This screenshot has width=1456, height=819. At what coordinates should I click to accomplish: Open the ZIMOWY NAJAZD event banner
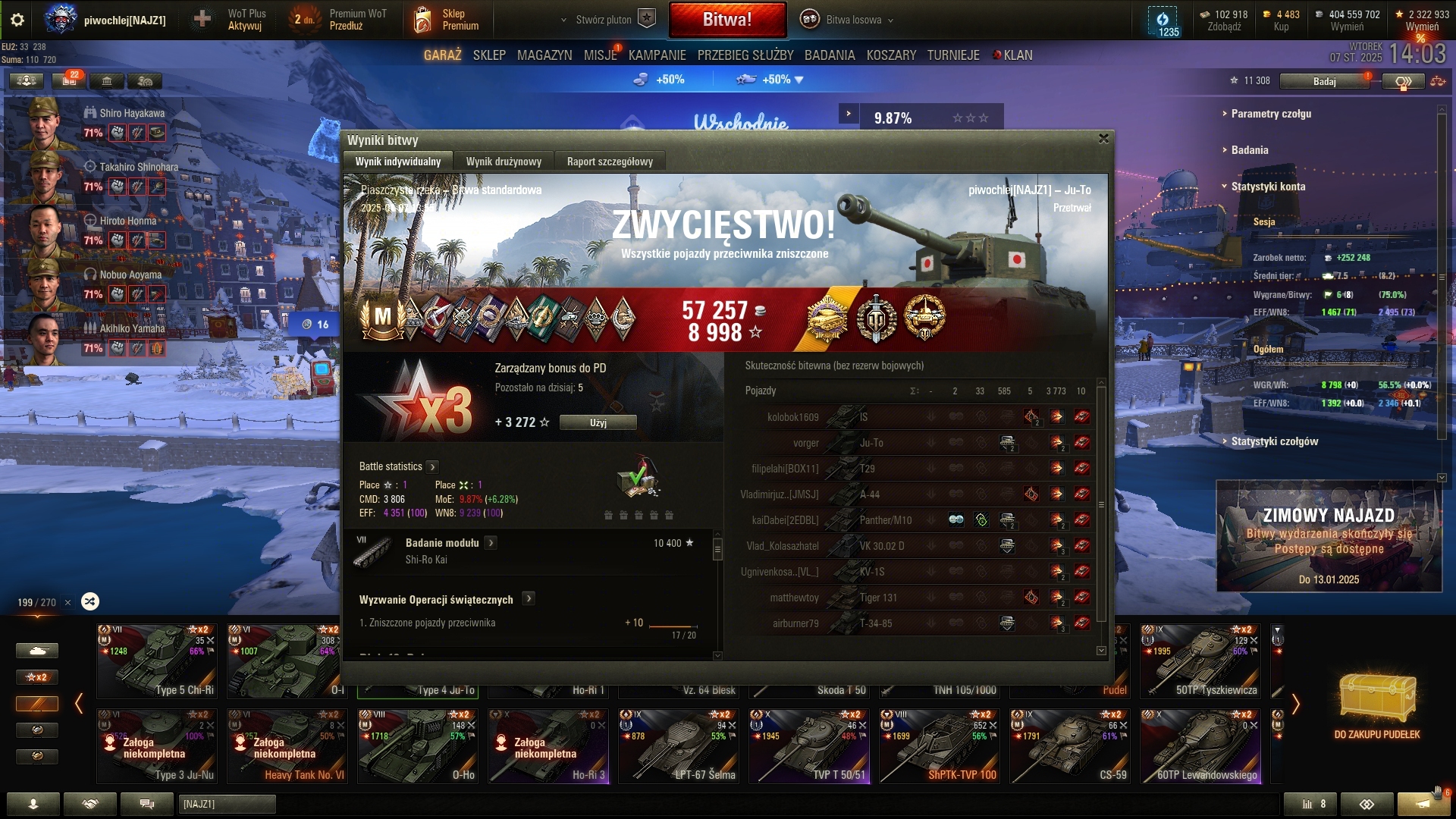point(1329,535)
